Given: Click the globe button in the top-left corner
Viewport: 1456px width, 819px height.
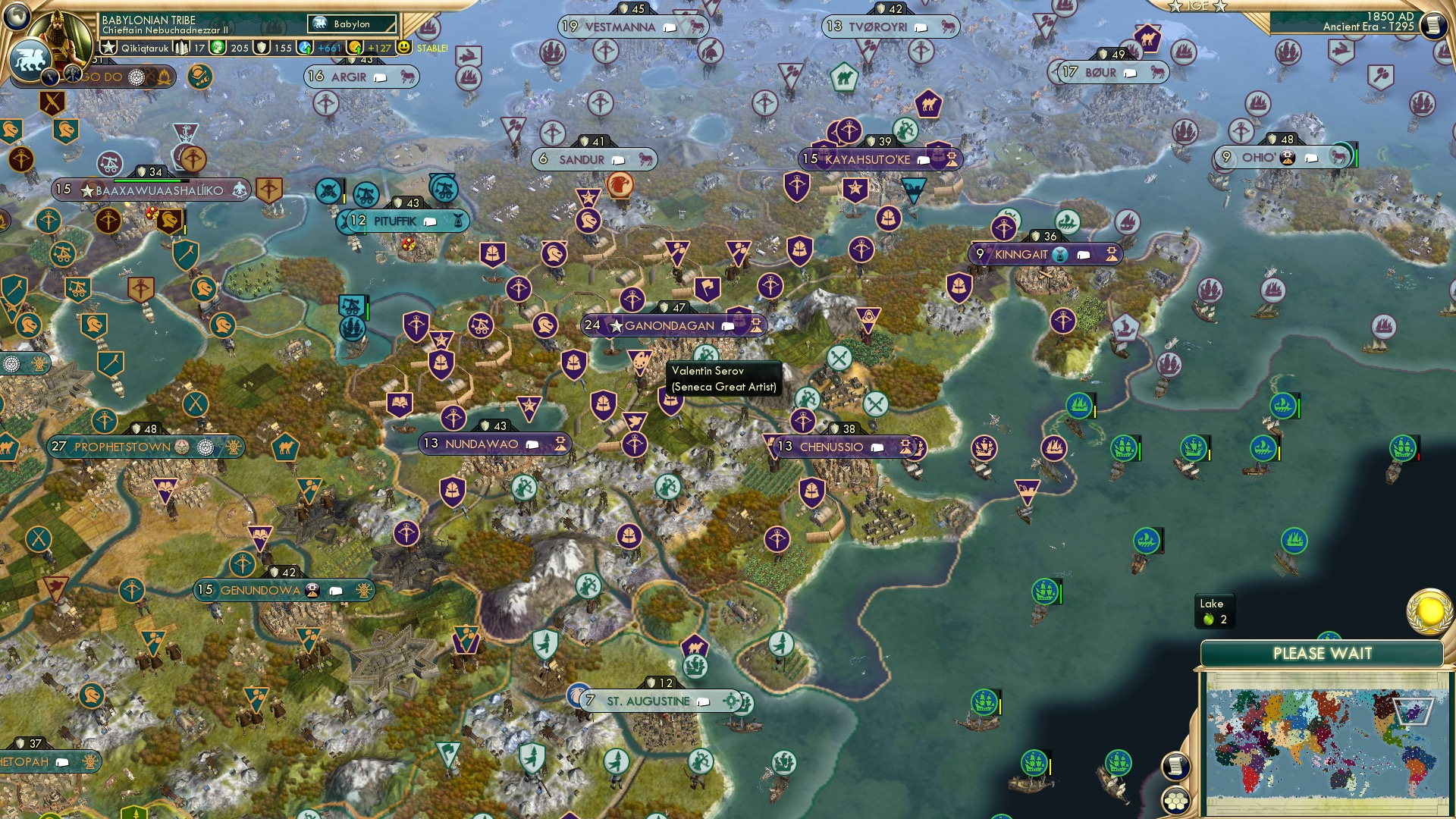Looking at the screenshot, I should pyautogui.click(x=18, y=17).
